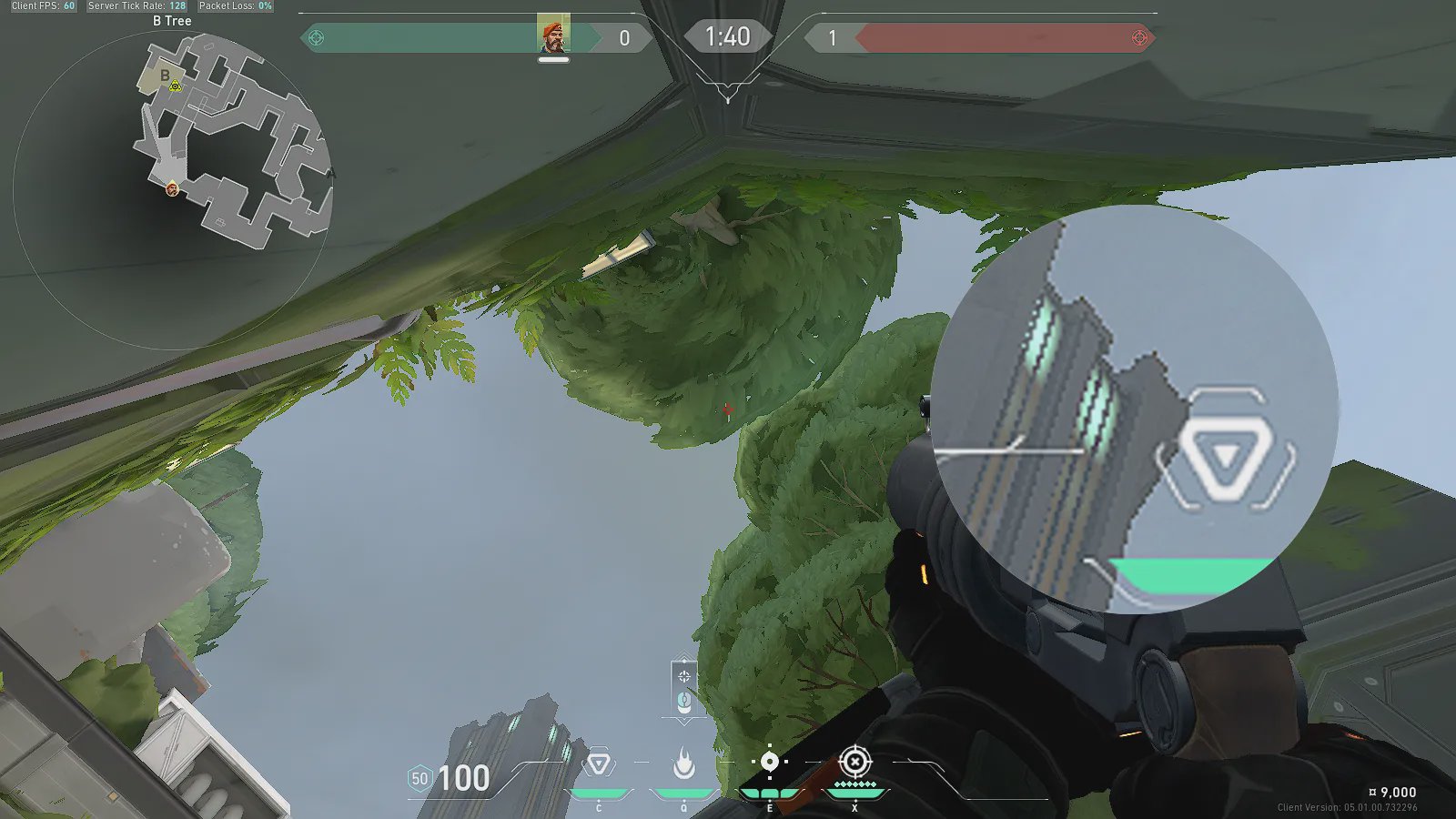Equip the Incendiary flame ability
The height and width of the screenshot is (819, 1456).
tap(684, 764)
